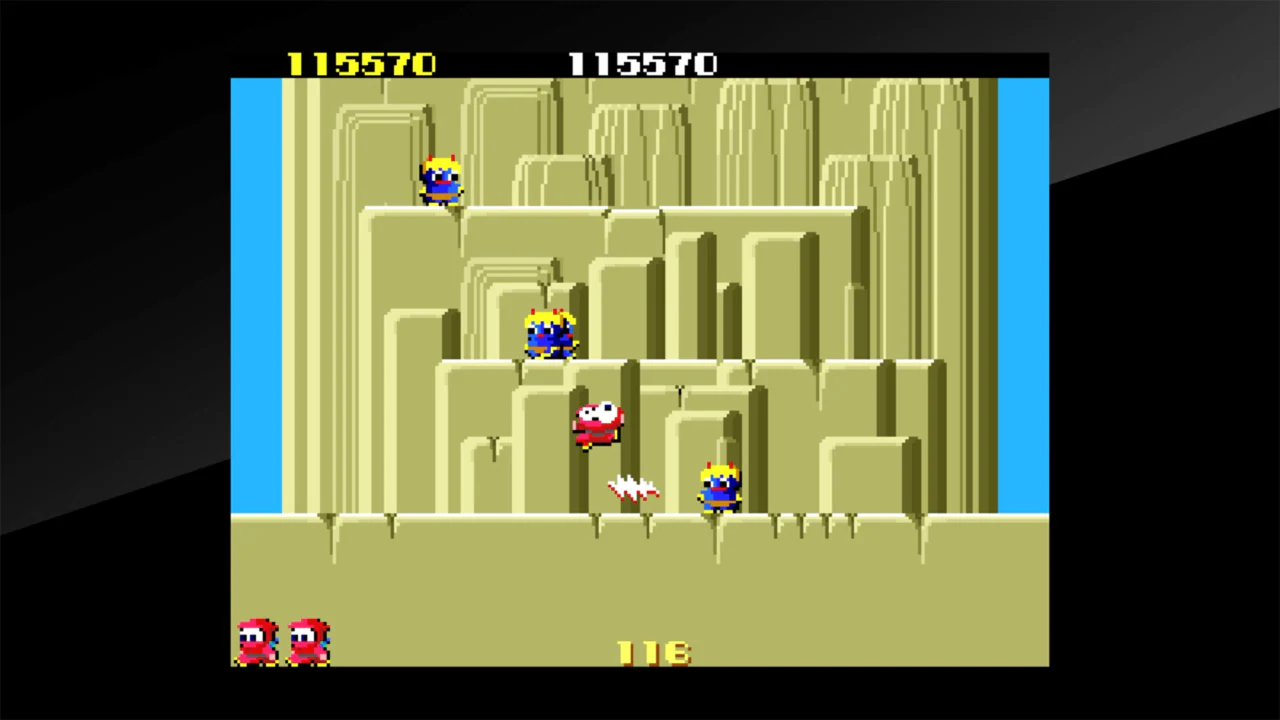1280x720 pixels.
Task: Click the red ninja player character
Action: [x=597, y=422]
